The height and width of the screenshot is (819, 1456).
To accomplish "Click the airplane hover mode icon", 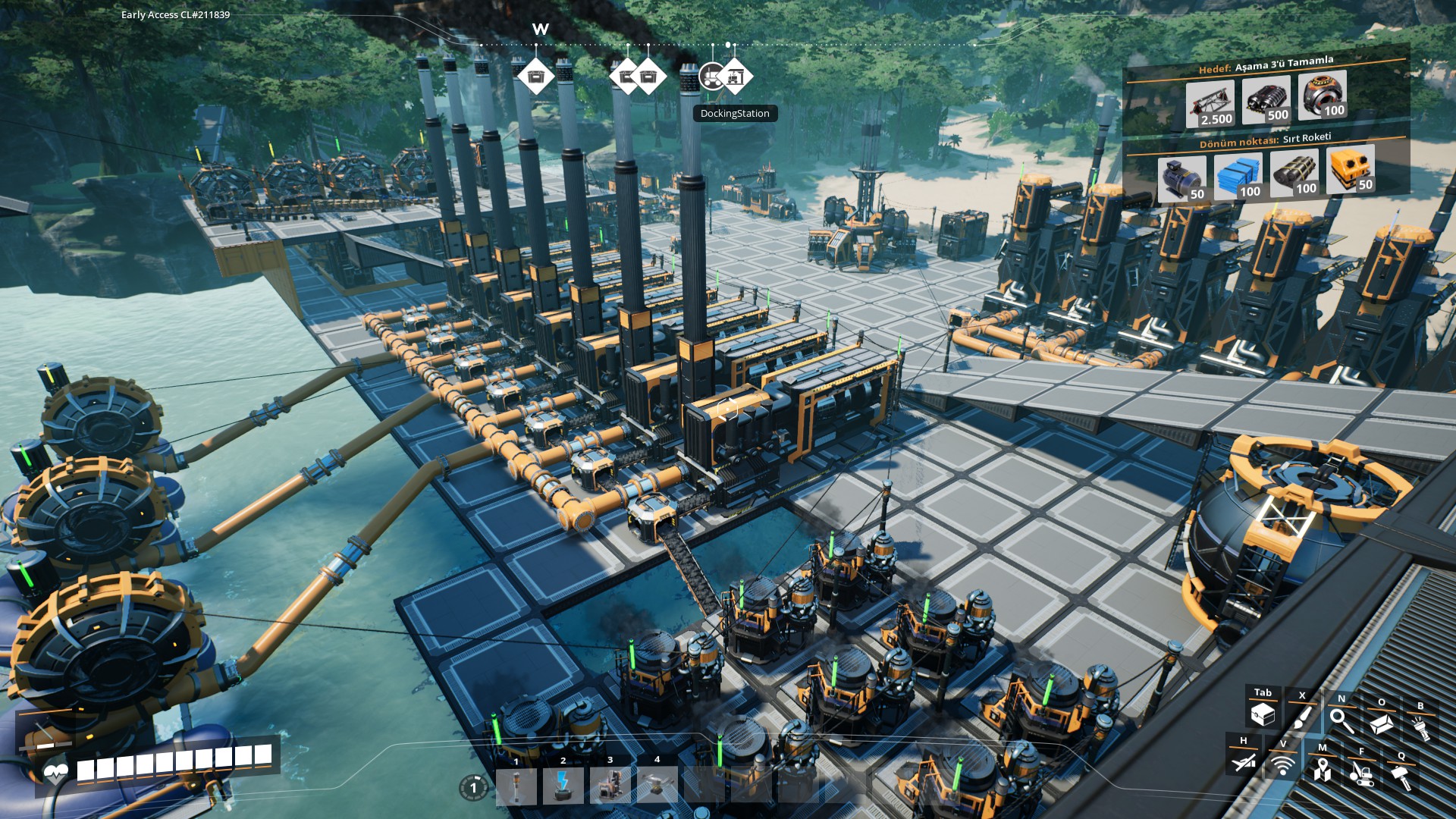I will click(x=1244, y=761).
